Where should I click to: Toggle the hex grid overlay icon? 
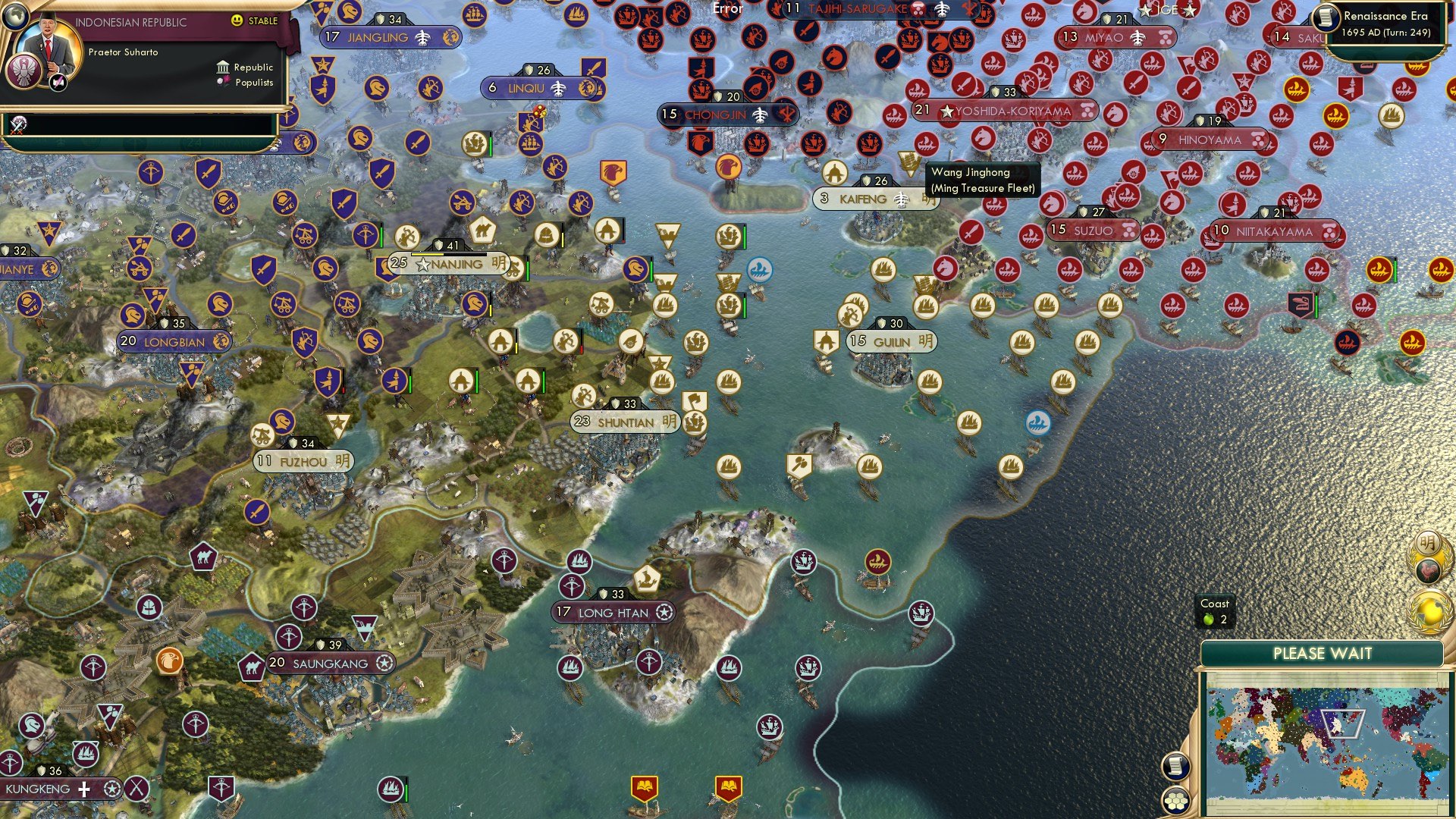coord(1175,800)
